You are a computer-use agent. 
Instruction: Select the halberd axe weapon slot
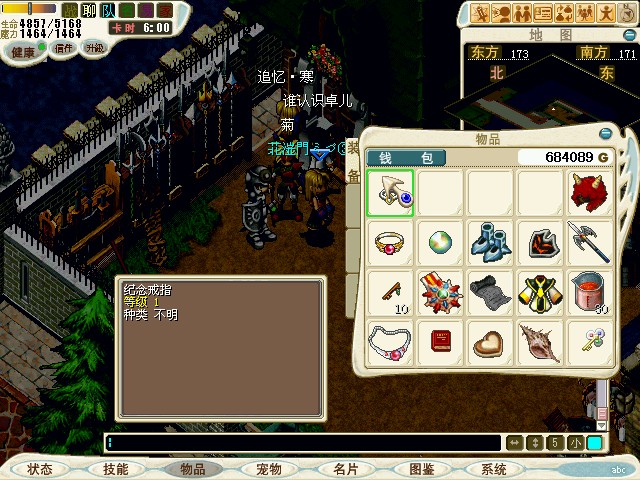pyautogui.click(x=590, y=243)
